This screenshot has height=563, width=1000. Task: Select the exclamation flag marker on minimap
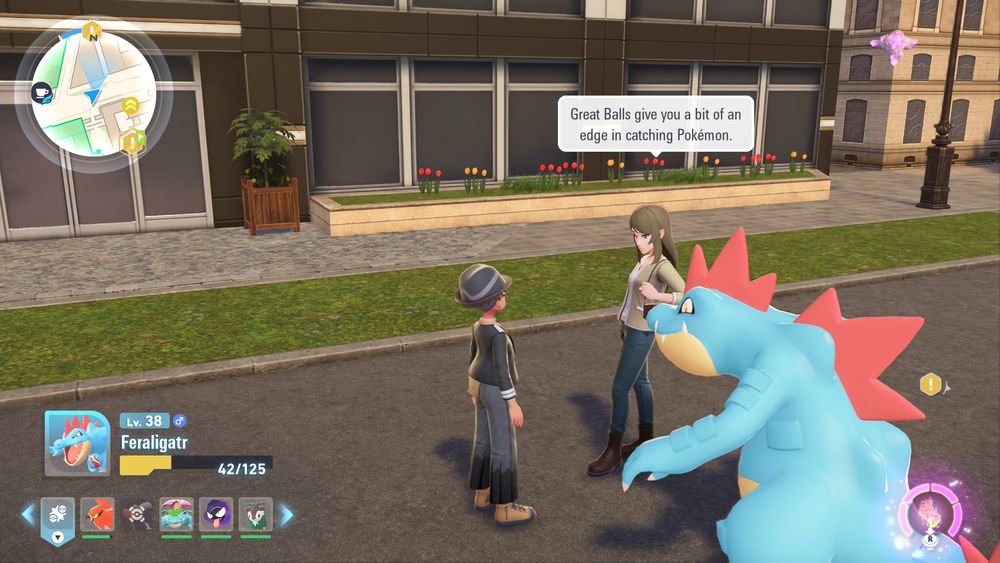[130, 141]
